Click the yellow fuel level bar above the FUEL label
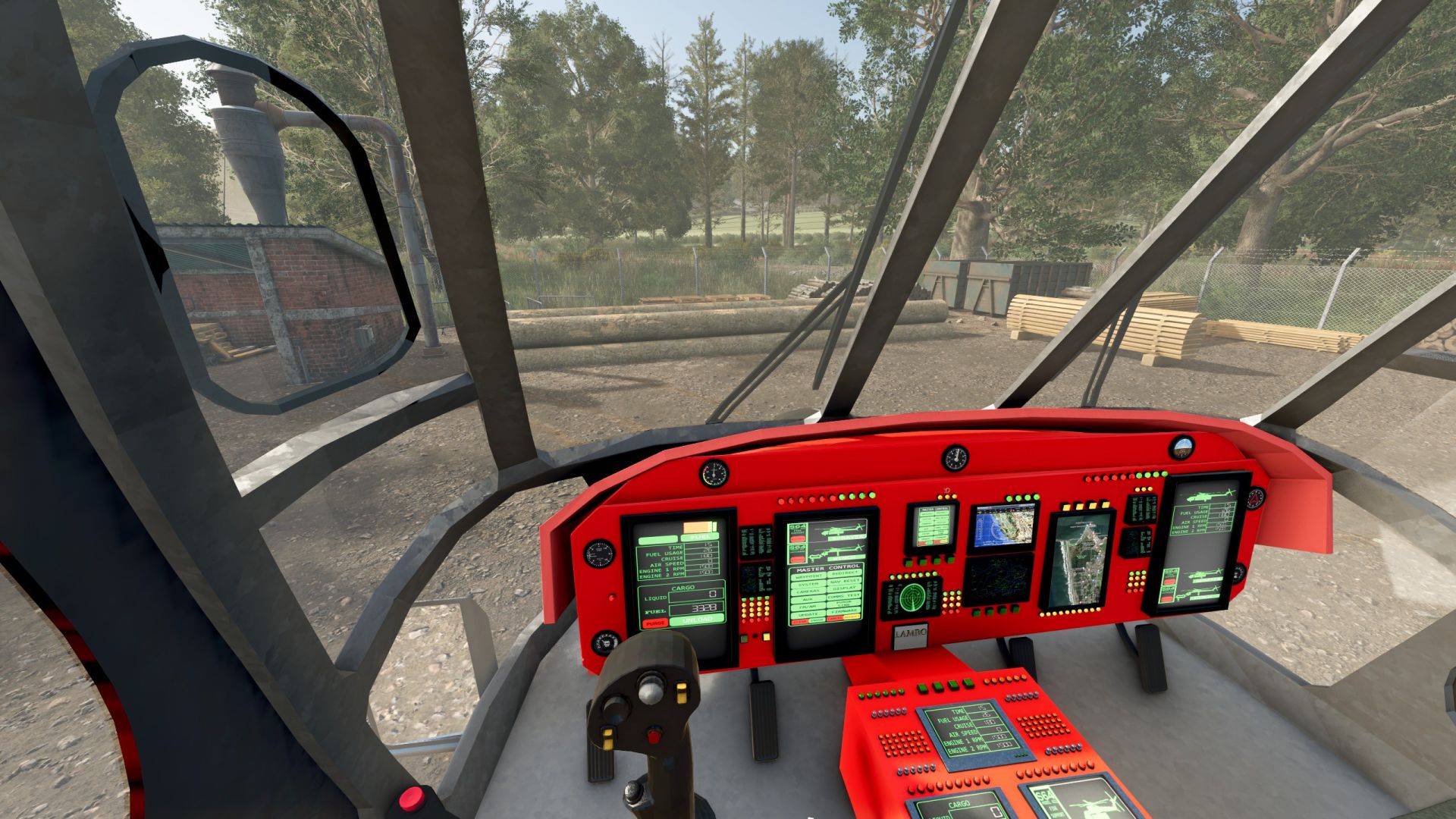This screenshot has width=1456, height=819. 698,526
